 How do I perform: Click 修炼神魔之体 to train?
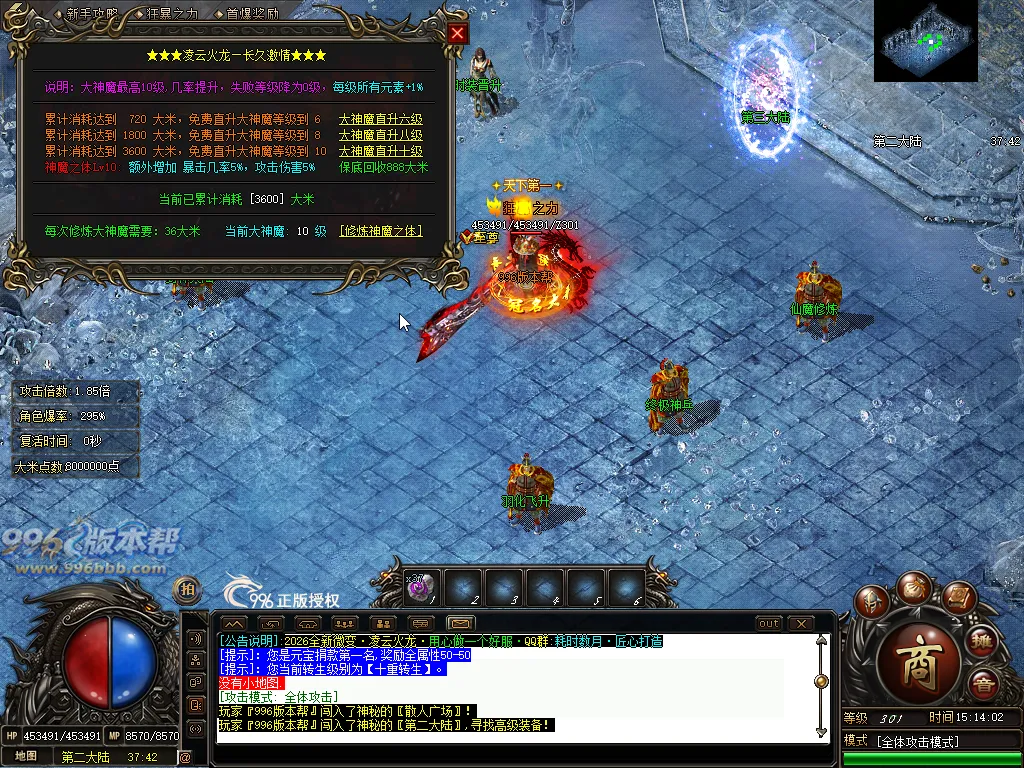(x=380, y=231)
